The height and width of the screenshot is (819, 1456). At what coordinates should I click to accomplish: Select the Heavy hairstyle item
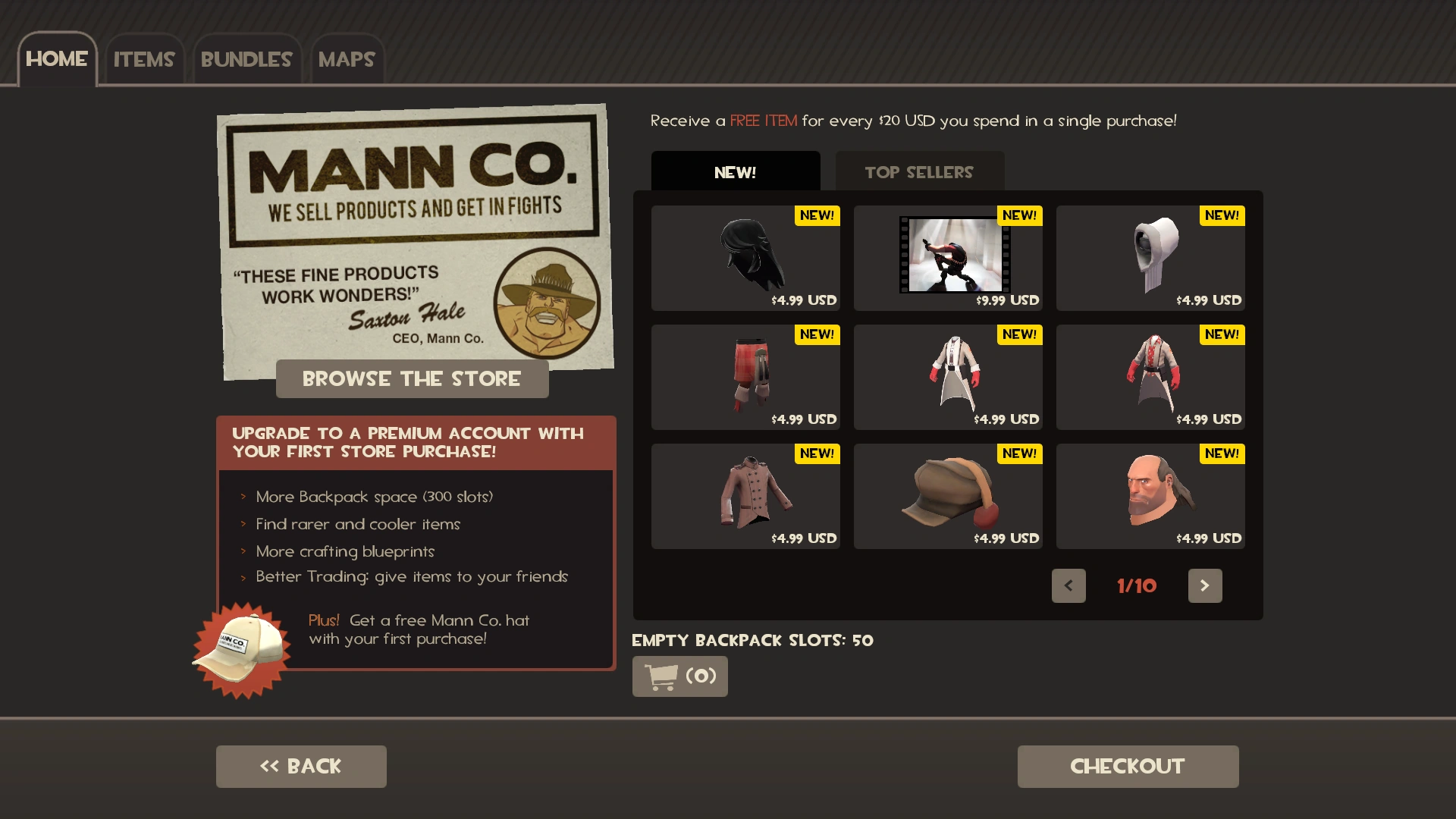pos(1150,494)
